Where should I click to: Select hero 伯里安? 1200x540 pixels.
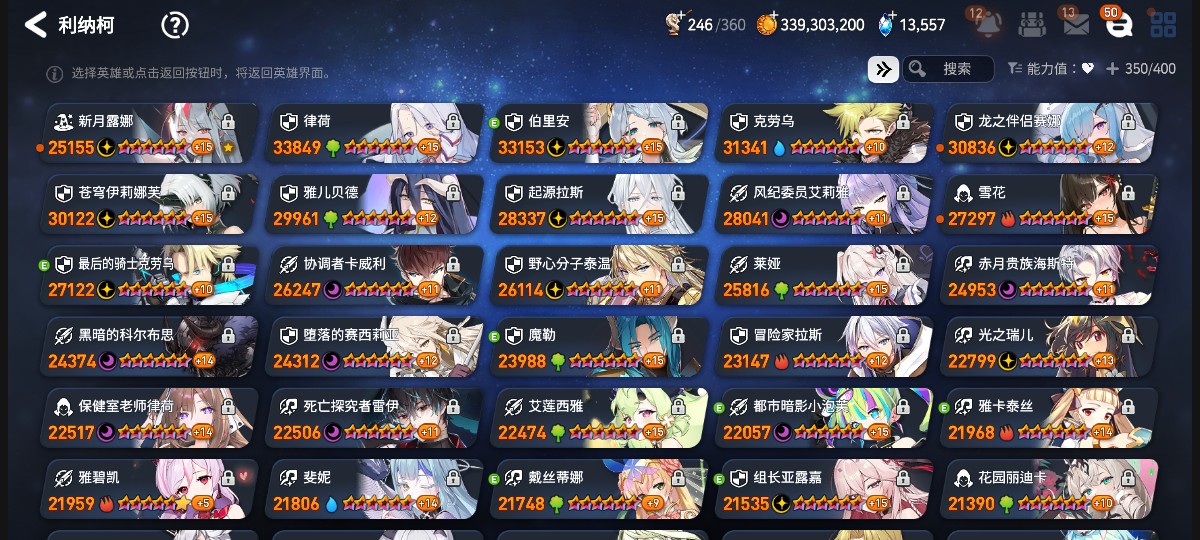(x=600, y=134)
